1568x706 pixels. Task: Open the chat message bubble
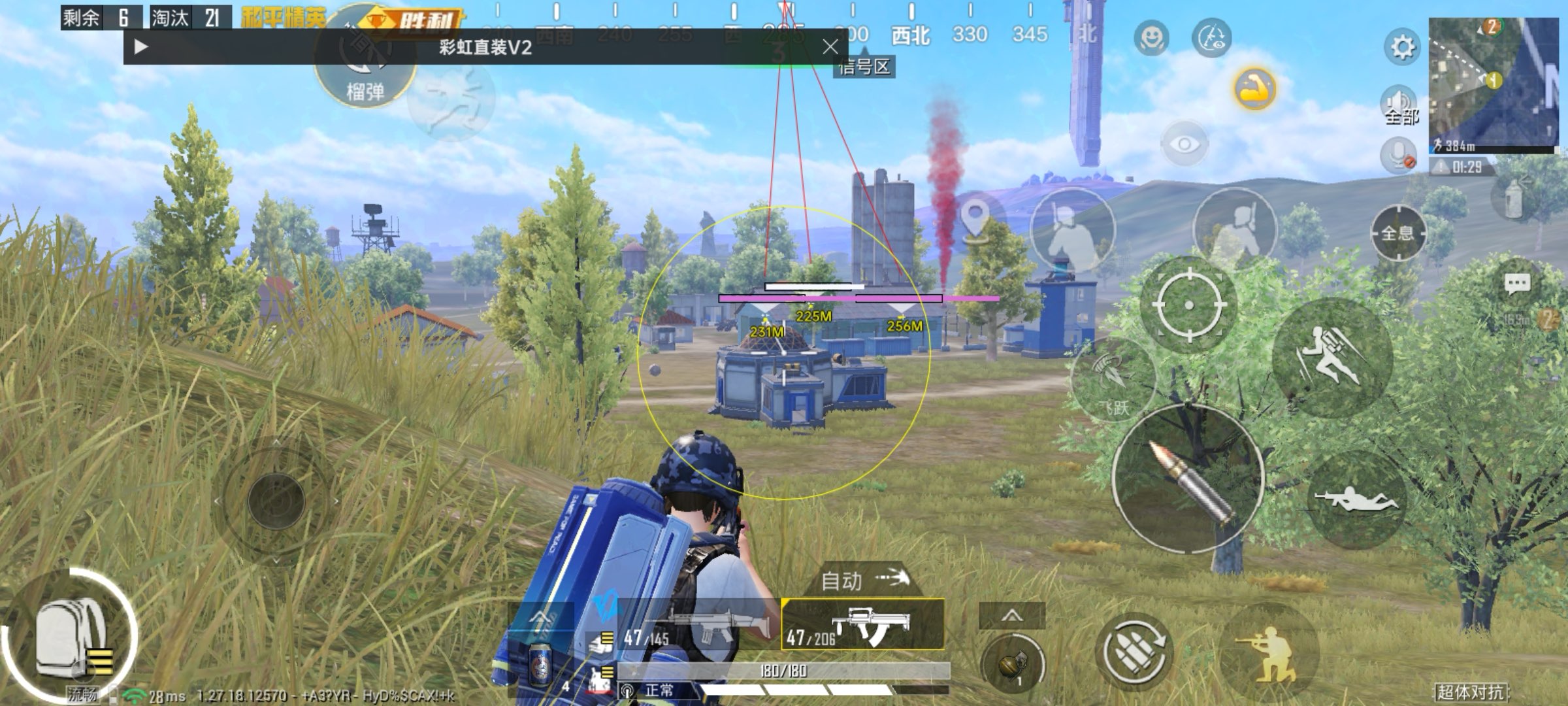(1516, 284)
